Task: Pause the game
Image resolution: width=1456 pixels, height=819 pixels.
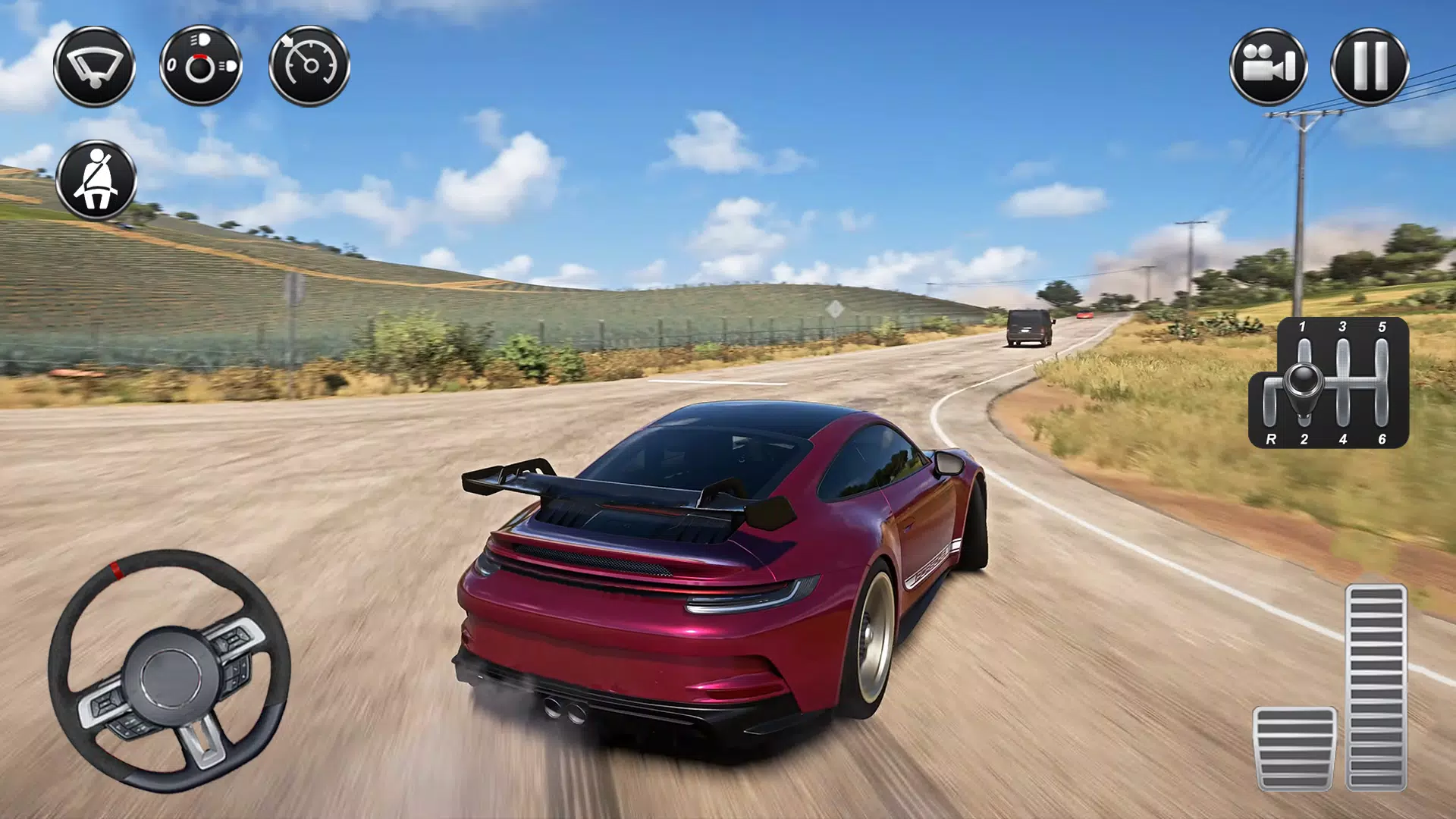Action: click(1370, 66)
